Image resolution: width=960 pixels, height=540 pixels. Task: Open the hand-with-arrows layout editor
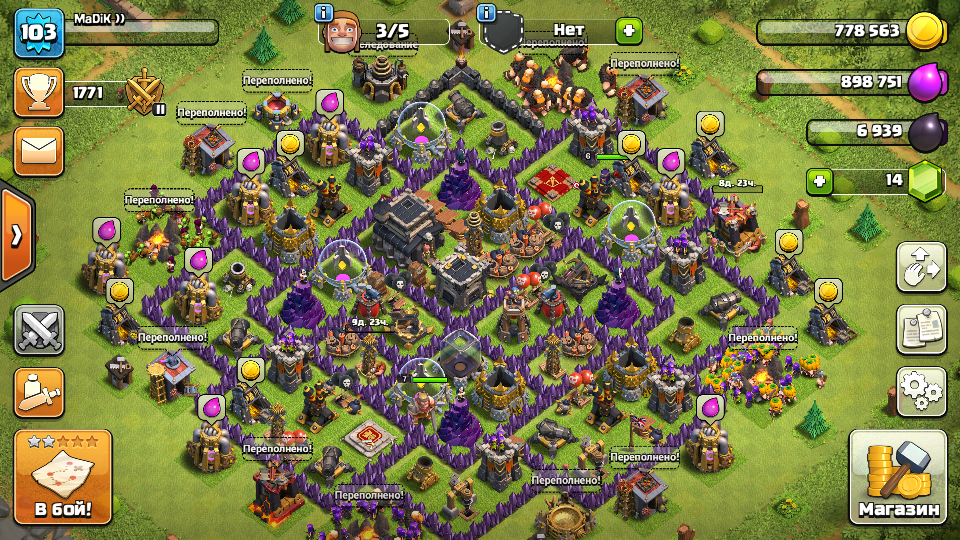click(x=921, y=267)
